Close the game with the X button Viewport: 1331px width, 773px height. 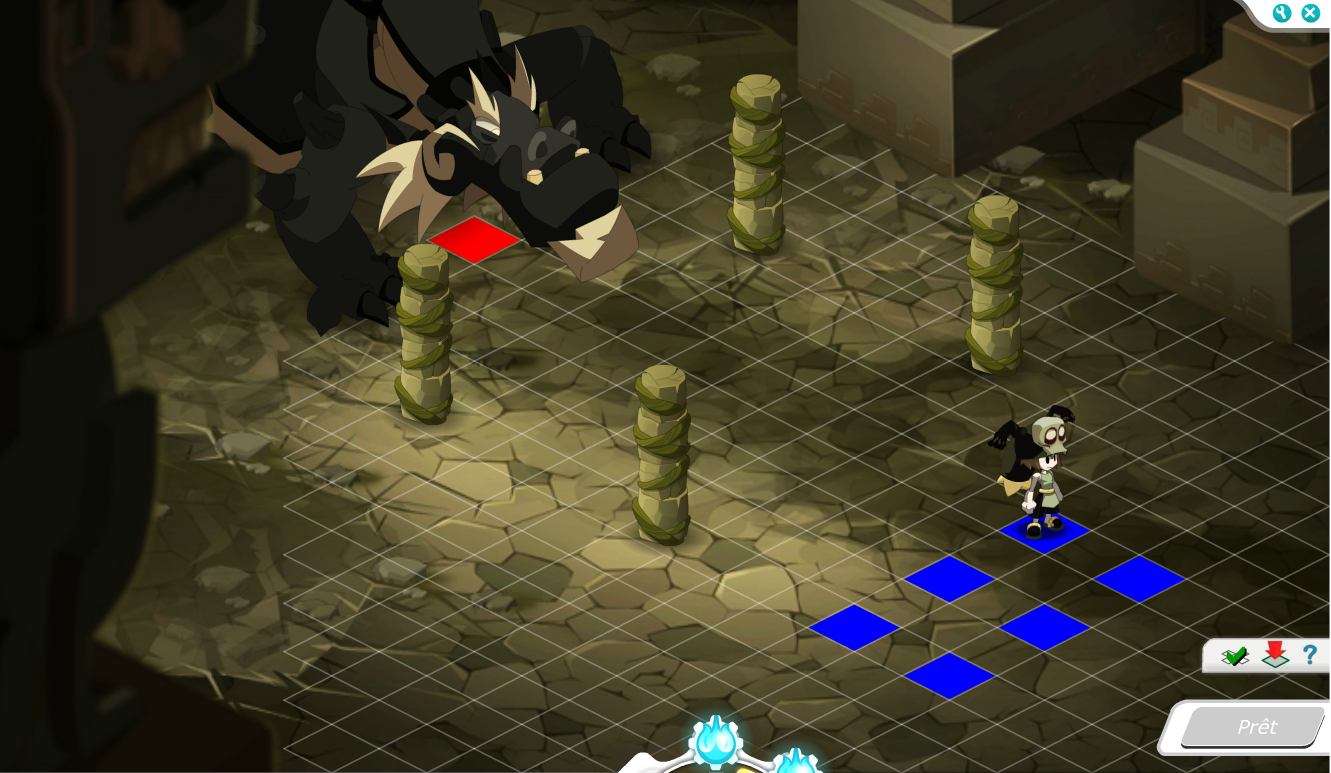point(1310,13)
